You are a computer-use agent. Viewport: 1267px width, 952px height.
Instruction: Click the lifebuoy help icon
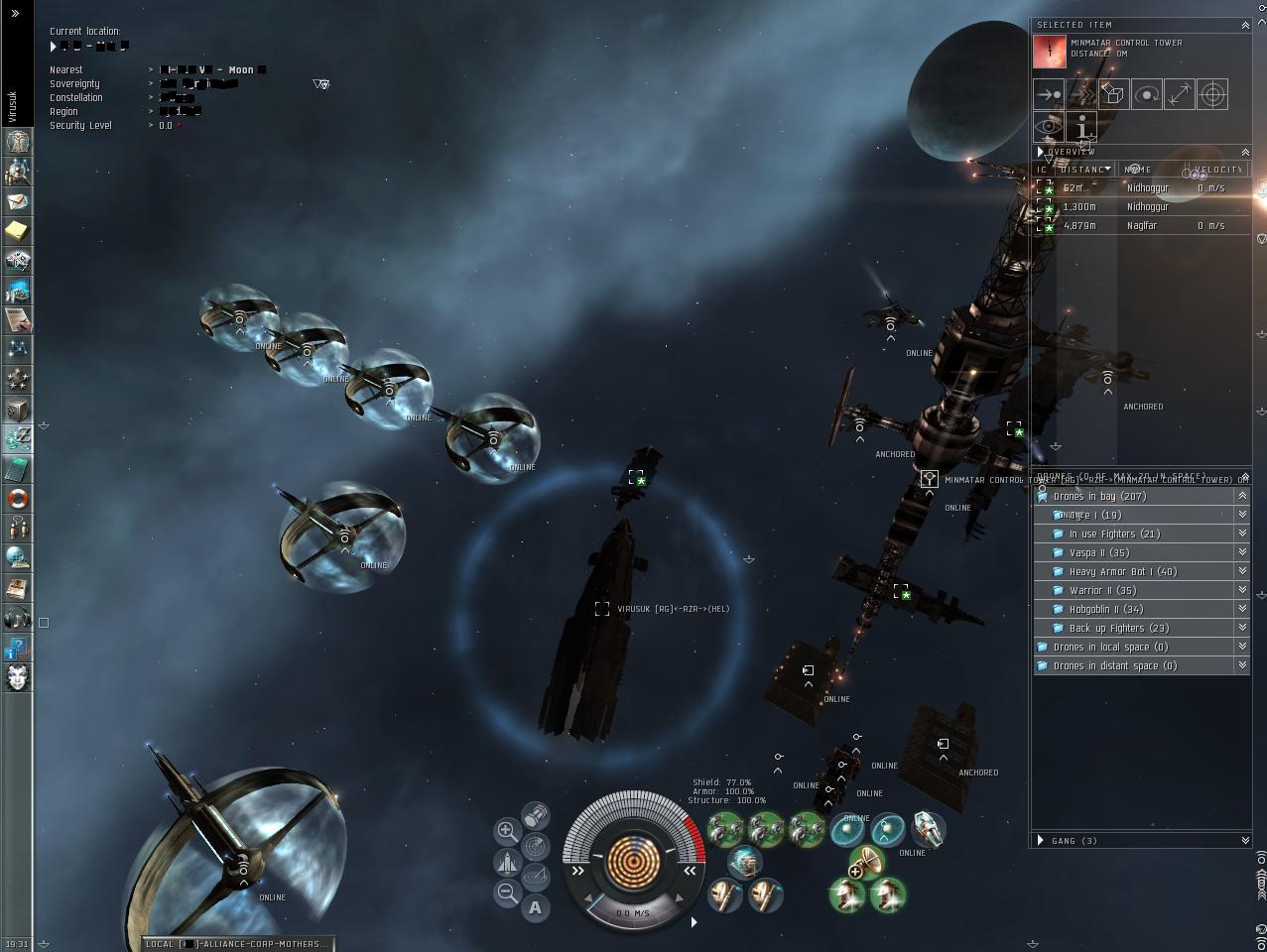[x=17, y=499]
